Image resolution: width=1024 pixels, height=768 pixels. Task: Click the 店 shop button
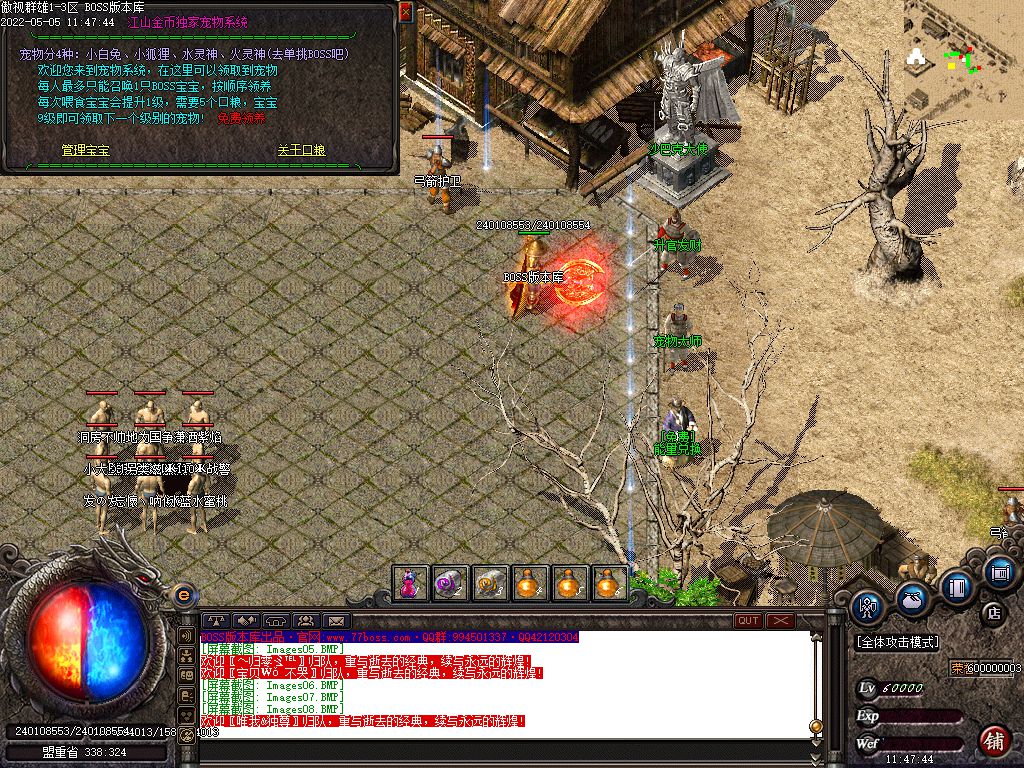click(994, 612)
